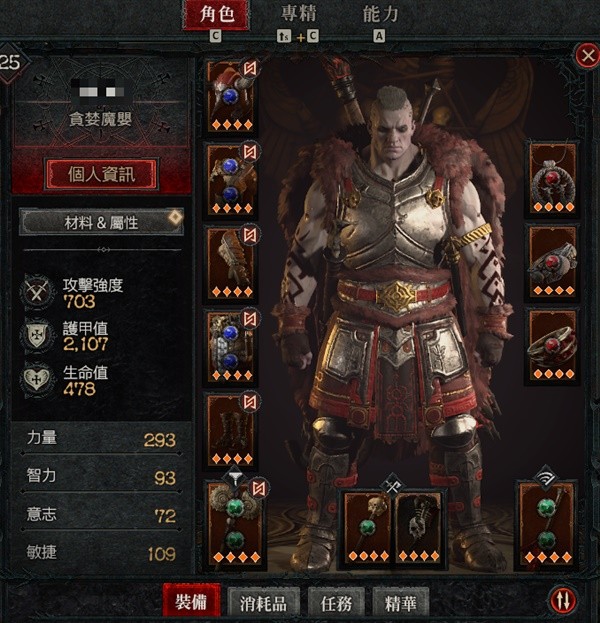600x623 pixels.
Task: Click the red swap arrows button
Action: 564,601
